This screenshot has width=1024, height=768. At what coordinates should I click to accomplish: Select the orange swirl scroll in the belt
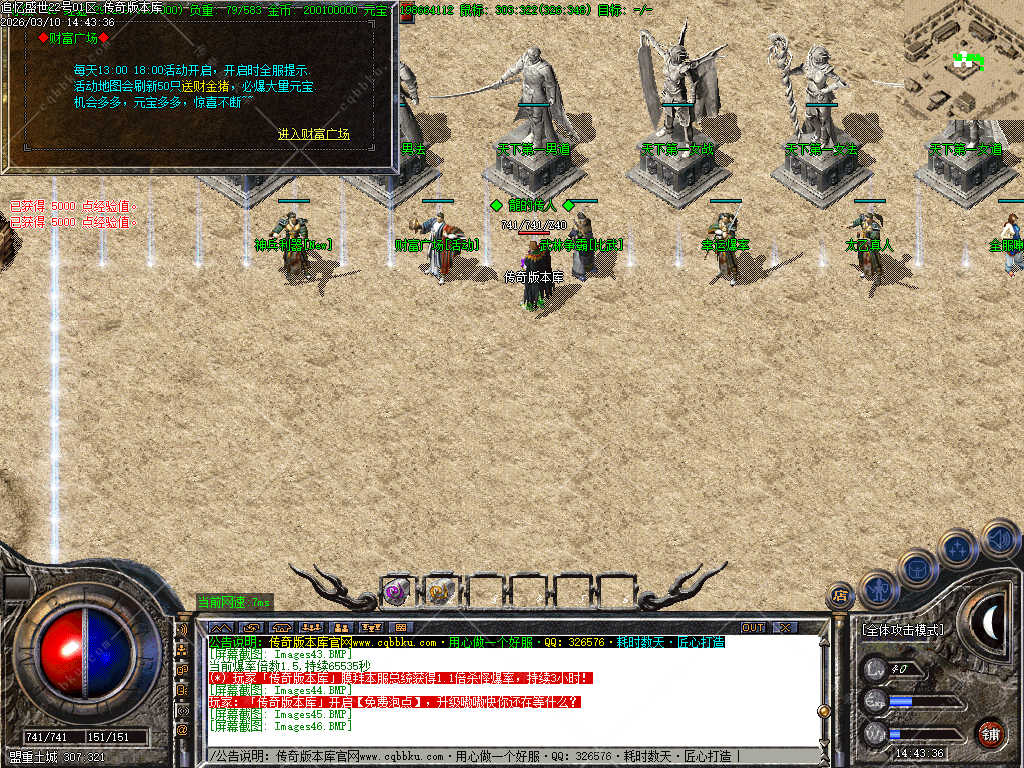tap(438, 592)
